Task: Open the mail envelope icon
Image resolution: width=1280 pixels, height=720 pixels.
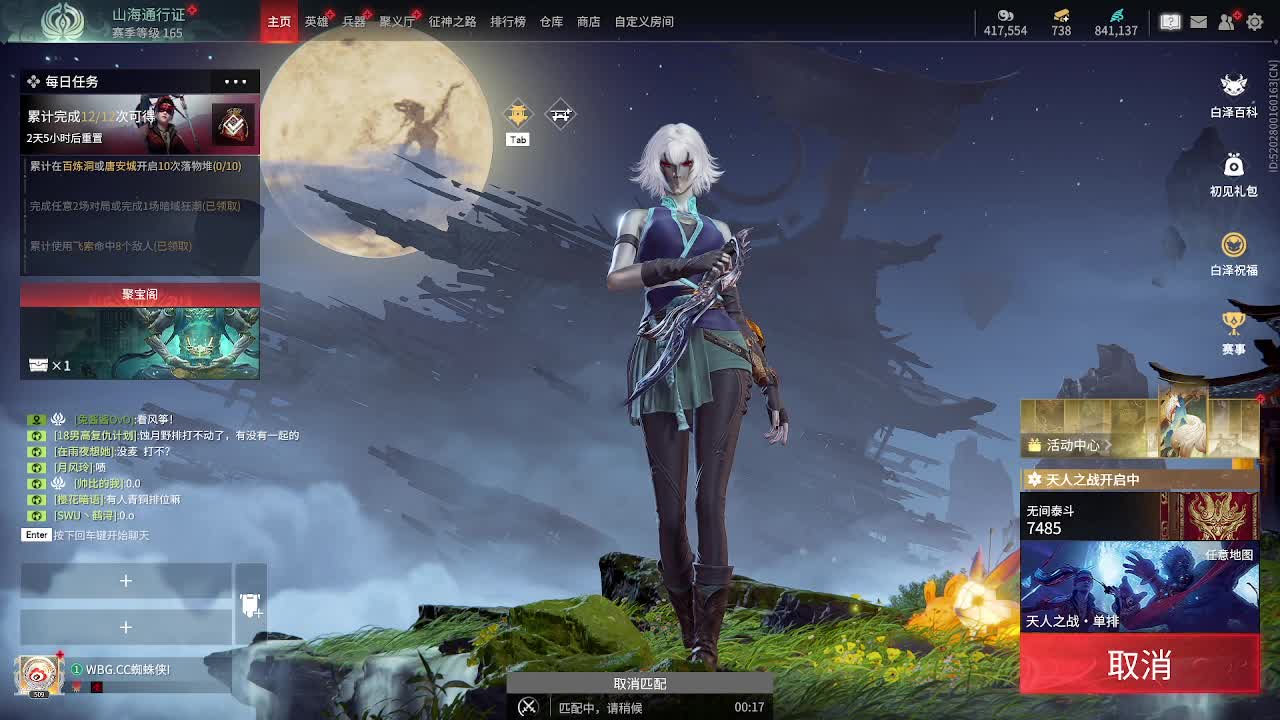Action: pos(1197,21)
